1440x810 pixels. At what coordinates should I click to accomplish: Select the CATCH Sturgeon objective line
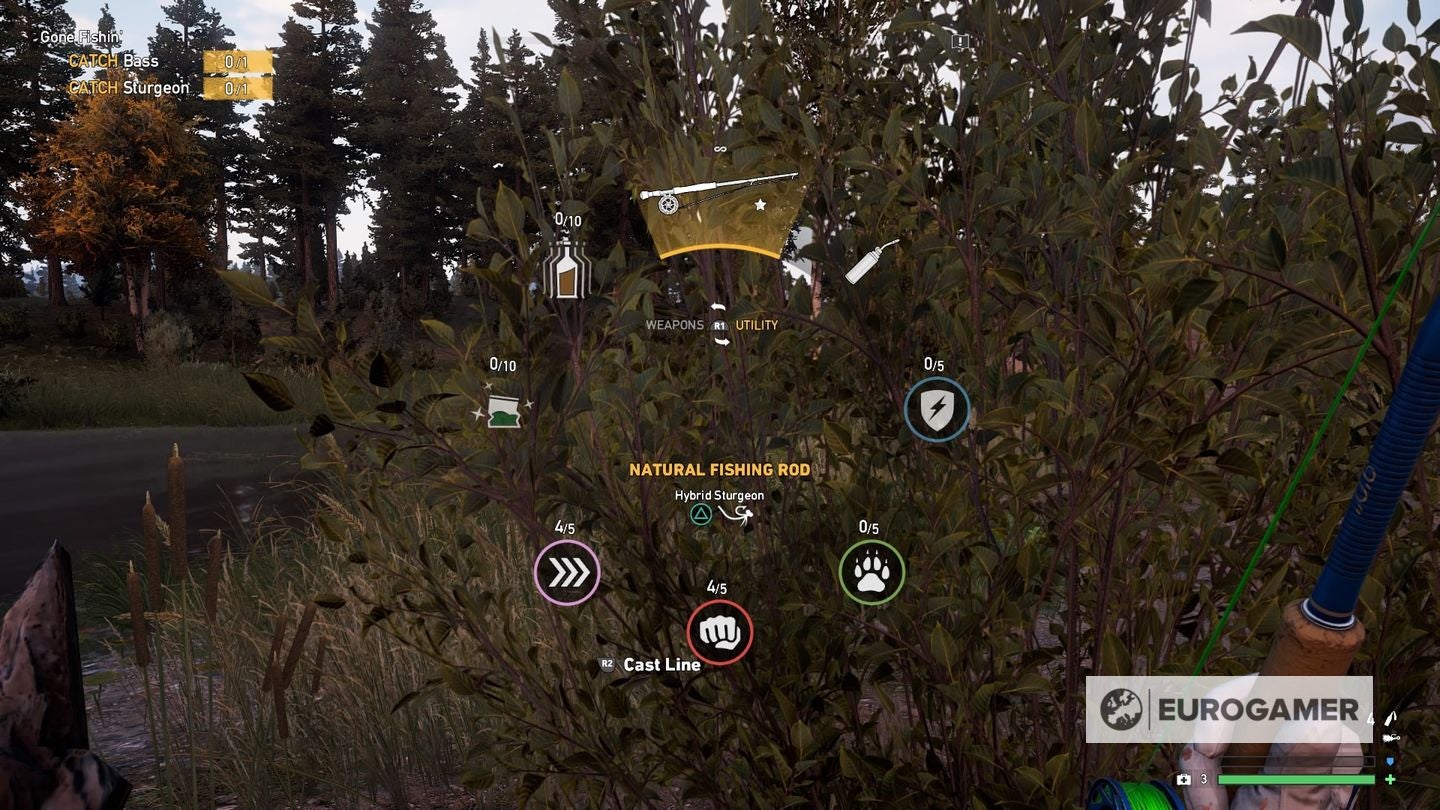pos(130,87)
